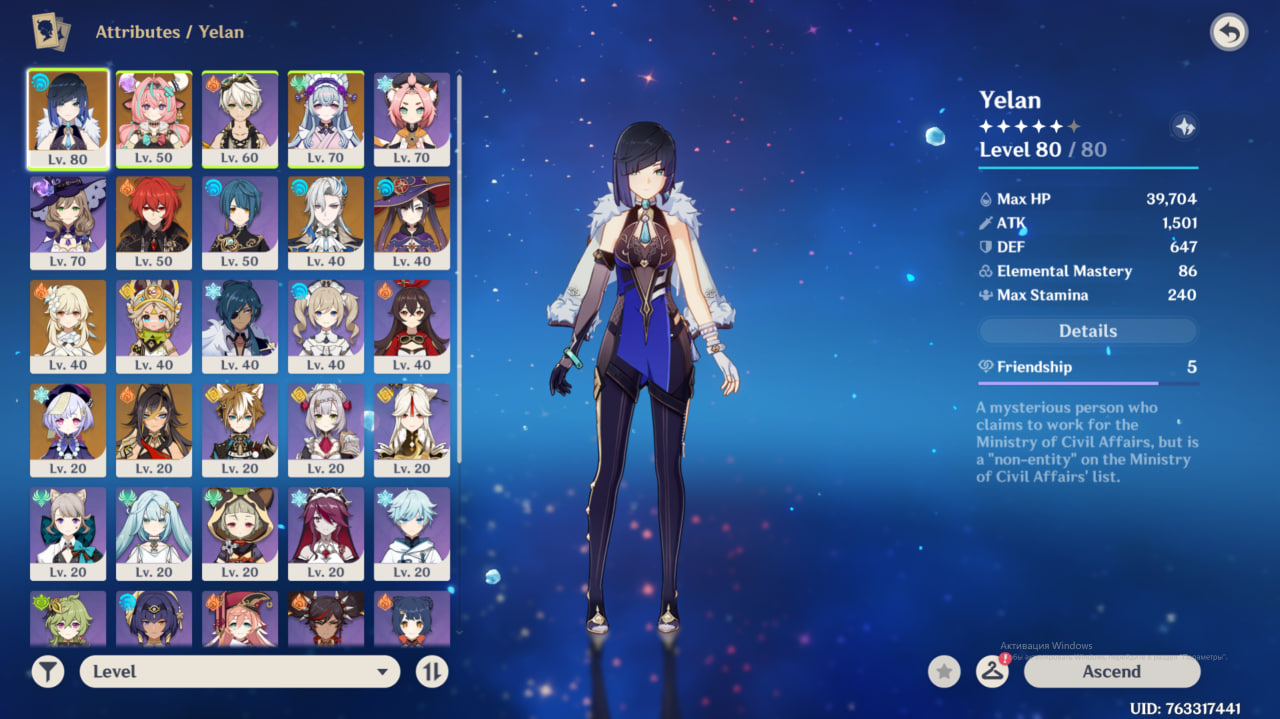This screenshot has height=719, width=1280.
Task: Return with the back arrow button
Action: (1229, 33)
